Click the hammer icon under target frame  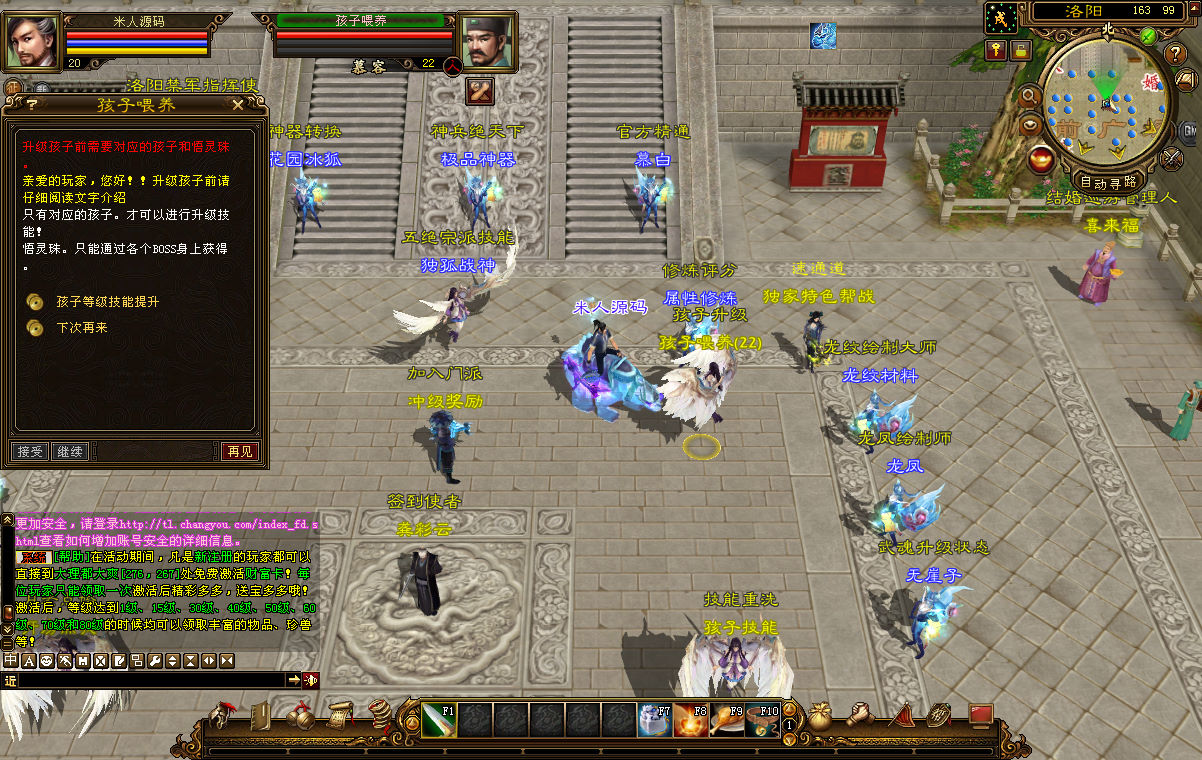click(x=480, y=91)
